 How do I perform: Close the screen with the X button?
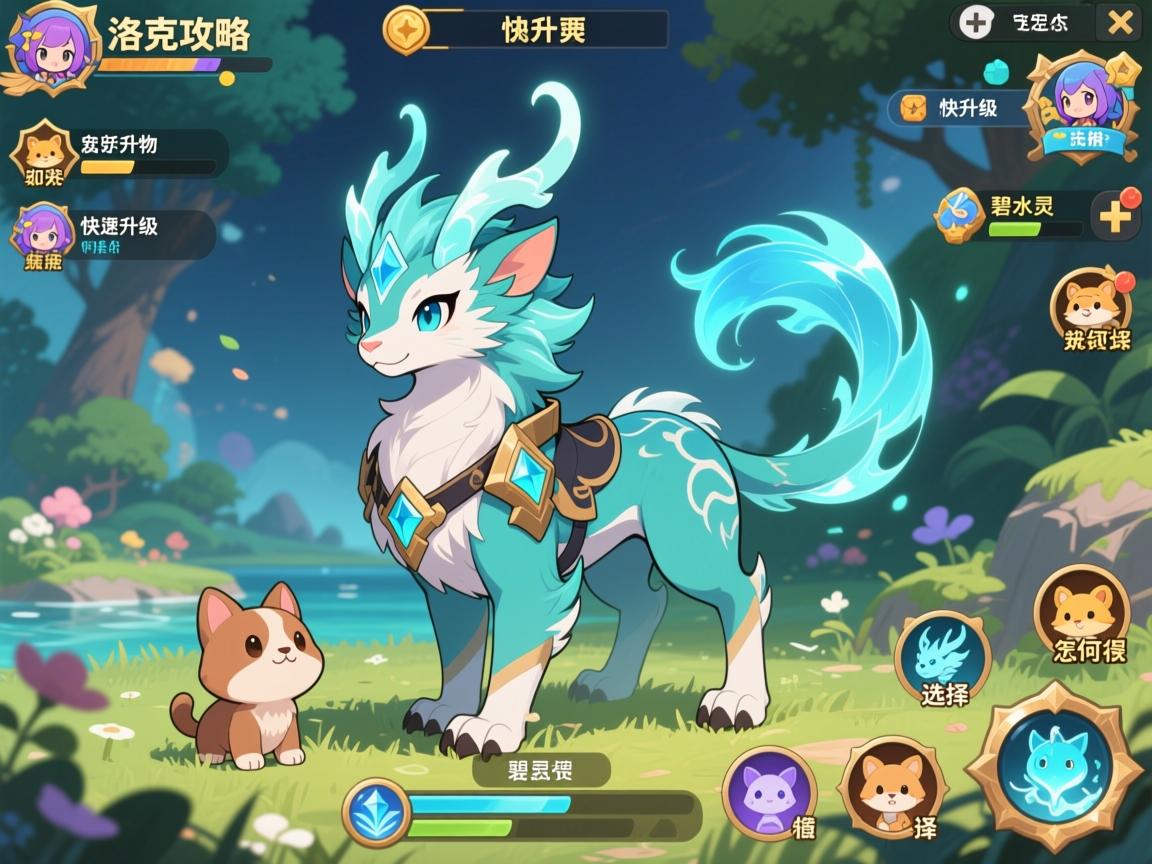(1116, 22)
